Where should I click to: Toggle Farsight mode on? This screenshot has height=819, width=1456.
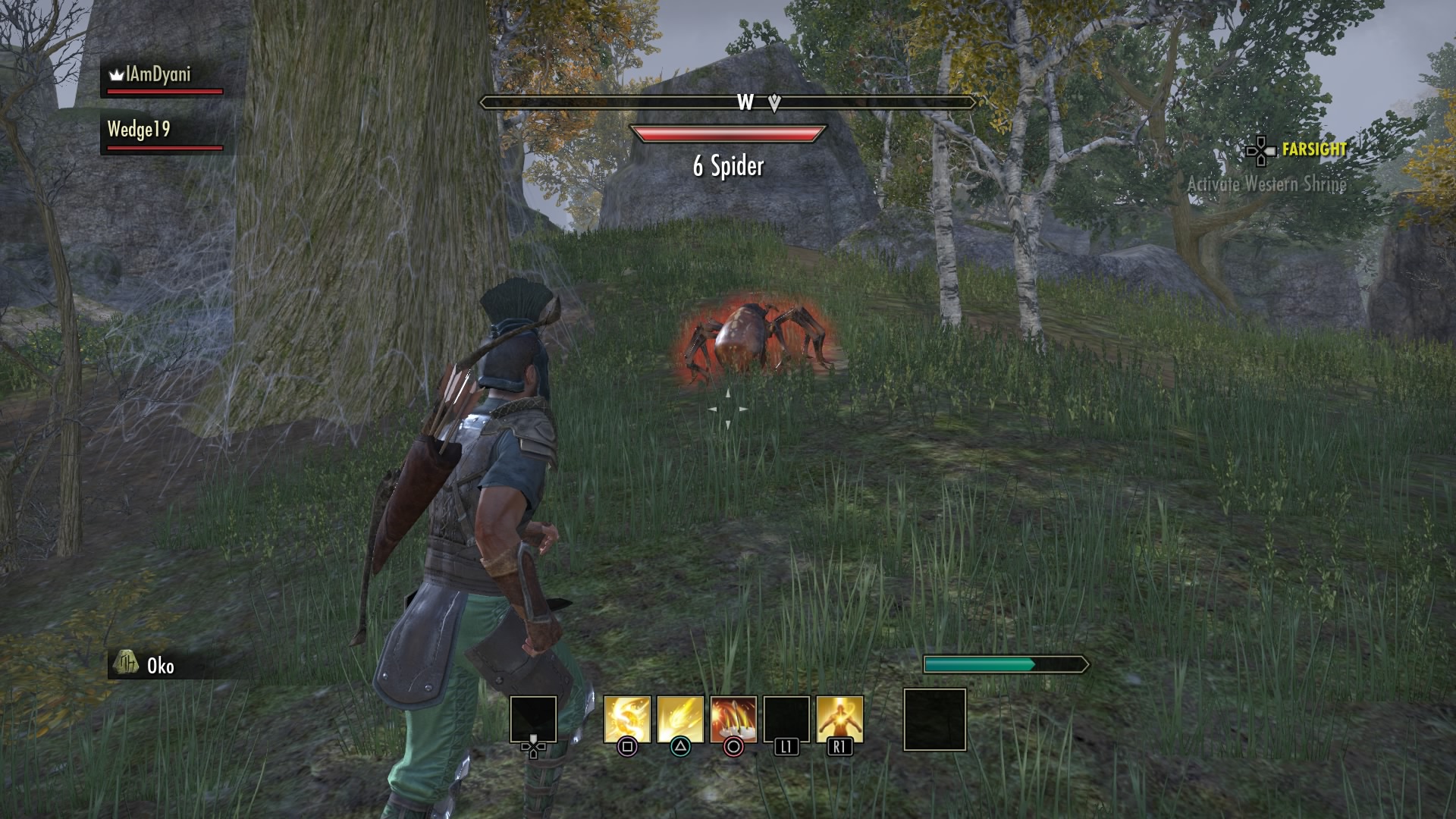point(1313,149)
